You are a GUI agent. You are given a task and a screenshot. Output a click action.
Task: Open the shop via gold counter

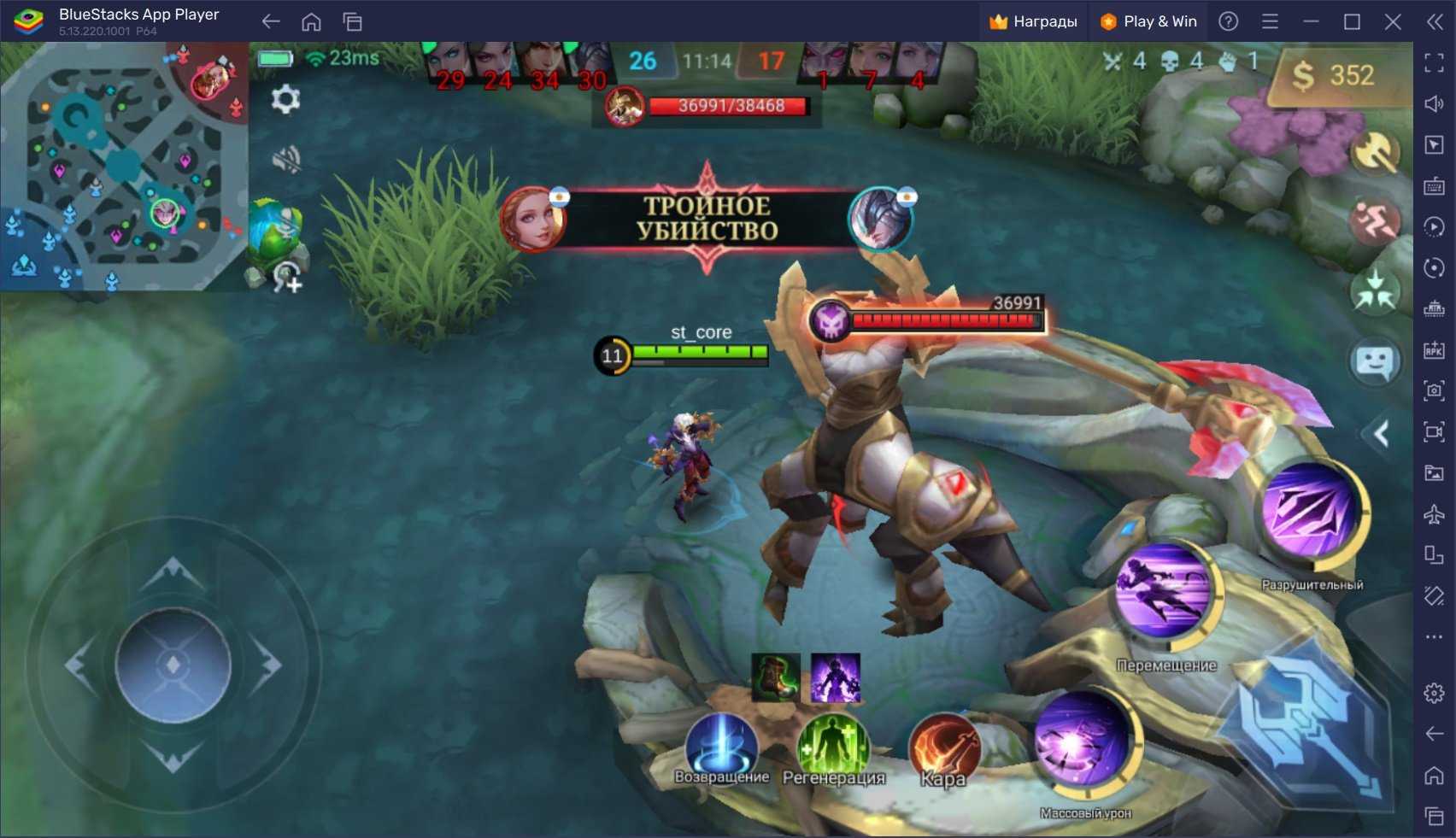coord(1336,77)
